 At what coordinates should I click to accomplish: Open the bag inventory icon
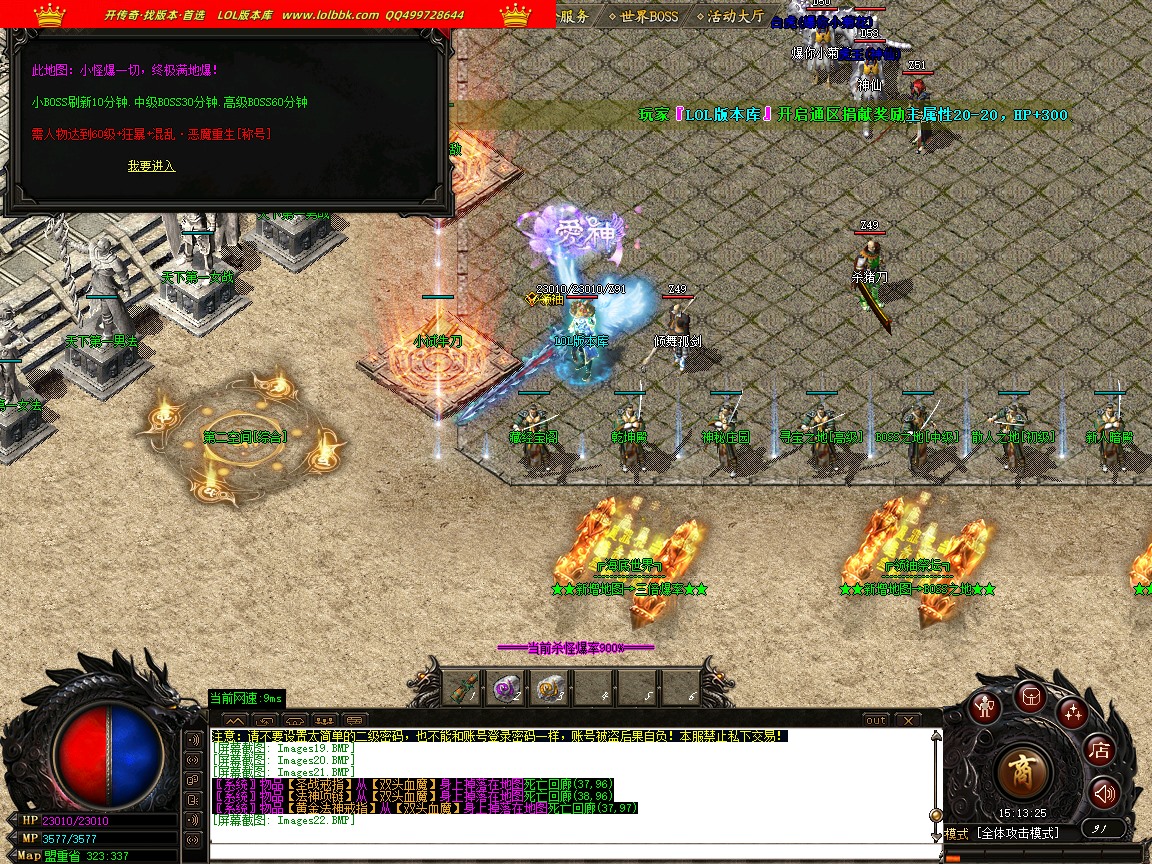1031,695
